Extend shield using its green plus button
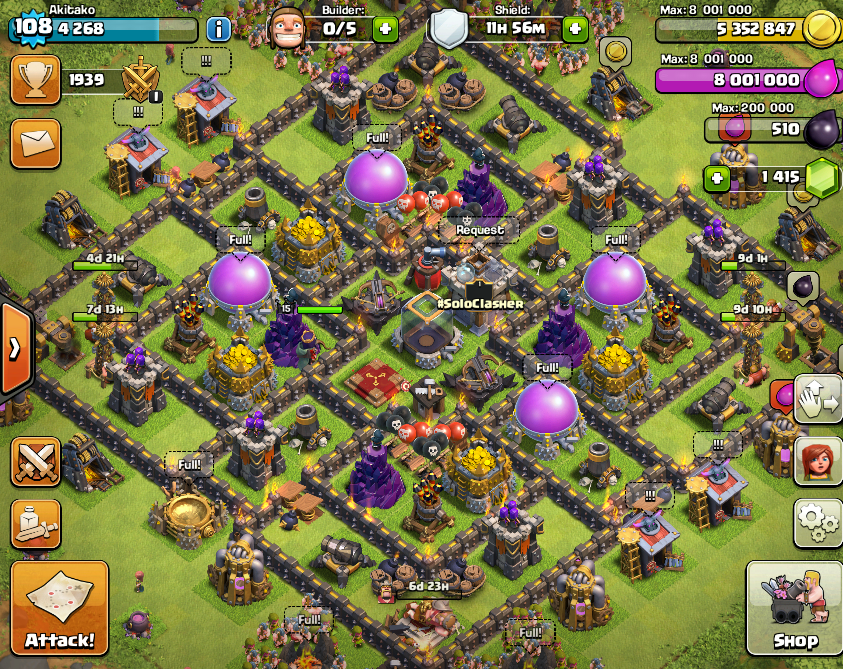Viewport: 843px width, 669px height. tap(575, 28)
